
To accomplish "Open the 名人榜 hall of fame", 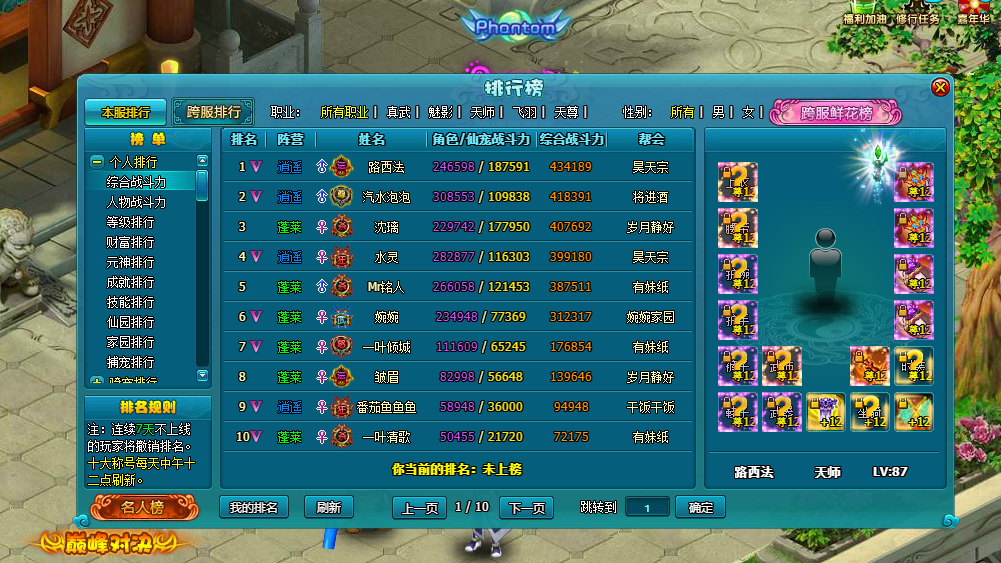I will (142, 507).
